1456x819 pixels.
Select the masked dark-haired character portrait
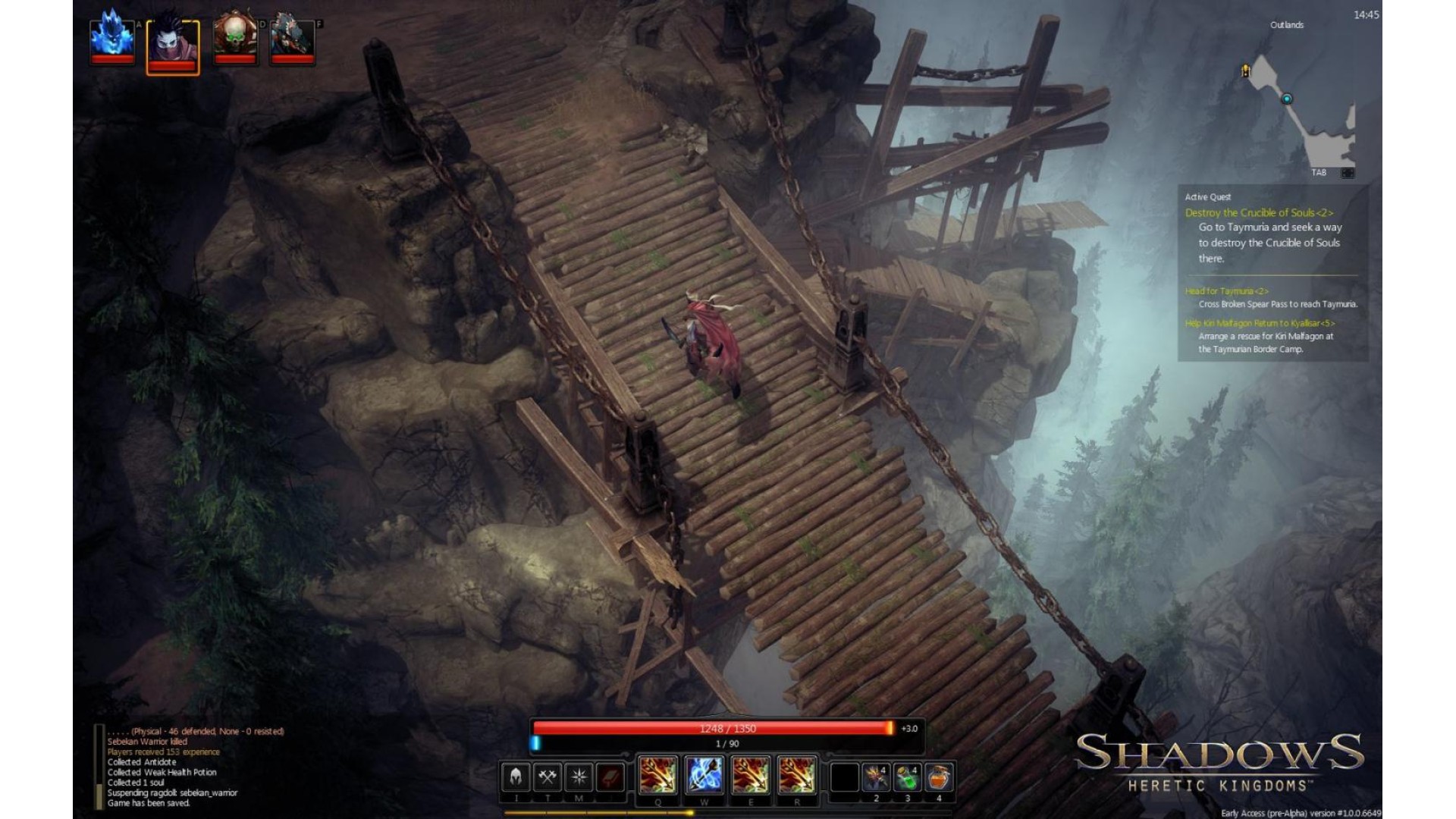coord(173,44)
